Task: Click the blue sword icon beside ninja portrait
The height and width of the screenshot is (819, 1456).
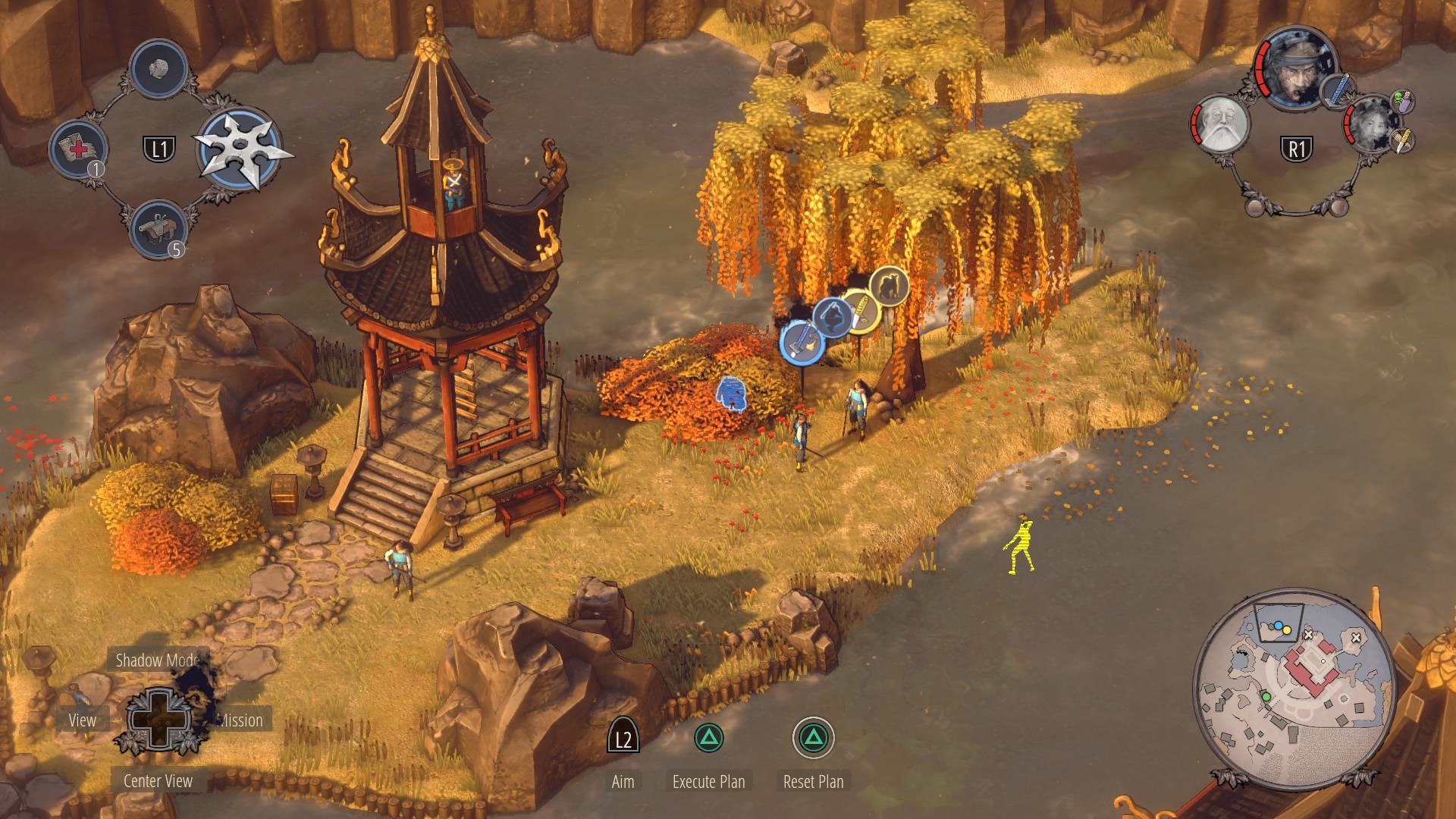Action: 1336,90
